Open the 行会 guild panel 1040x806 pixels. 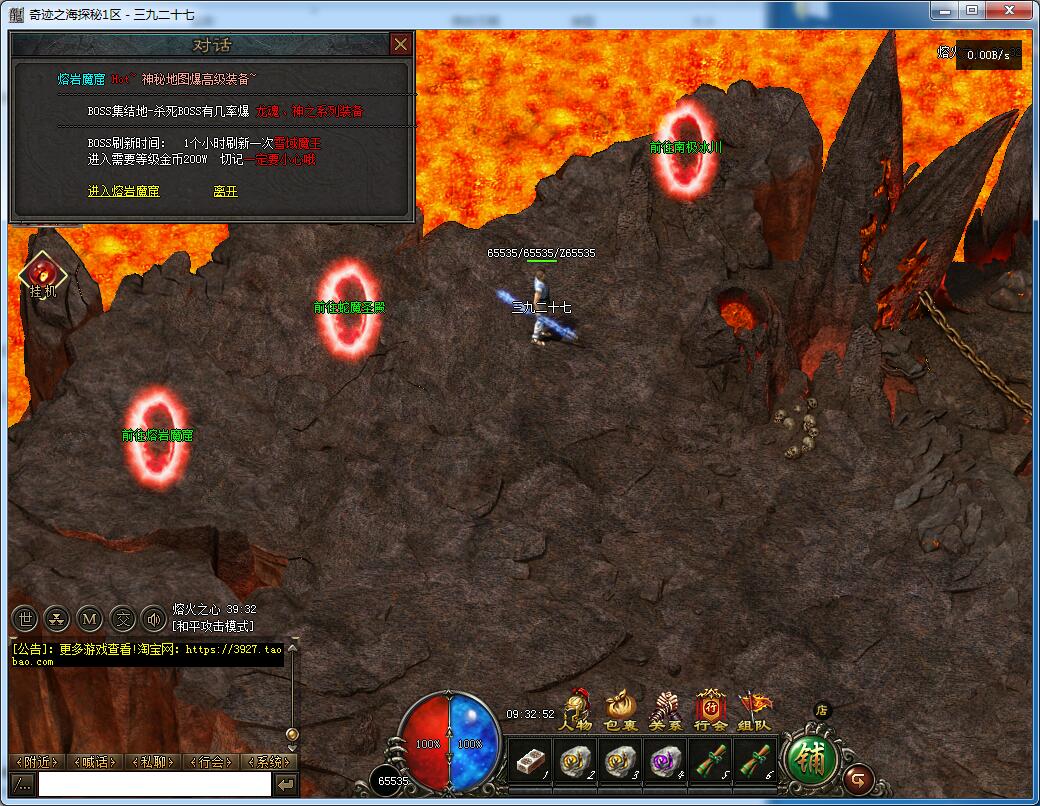[710, 711]
